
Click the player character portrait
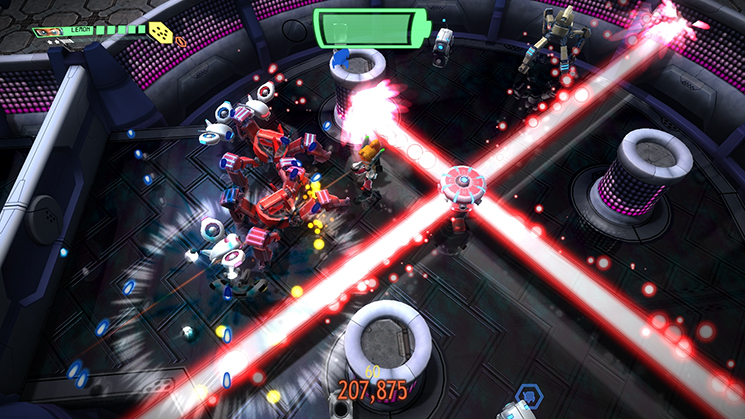(x=48, y=32)
